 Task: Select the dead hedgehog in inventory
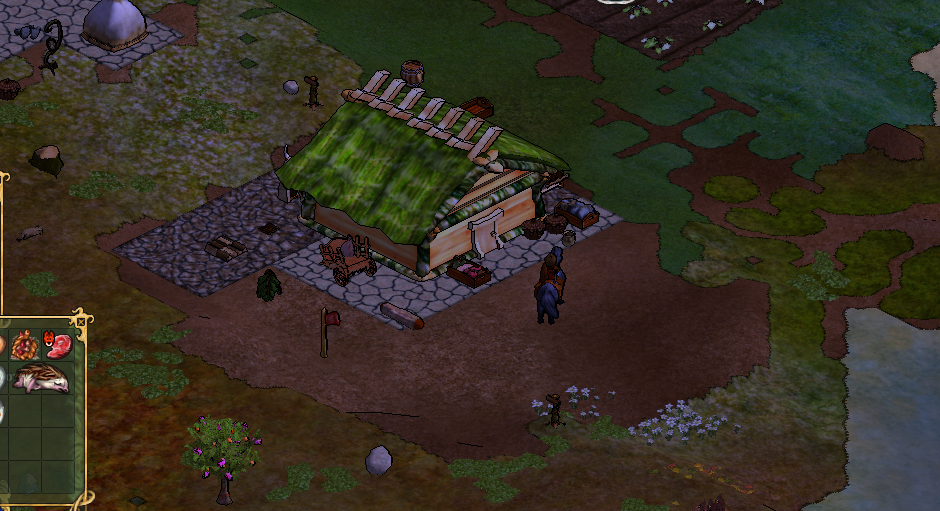42,379
